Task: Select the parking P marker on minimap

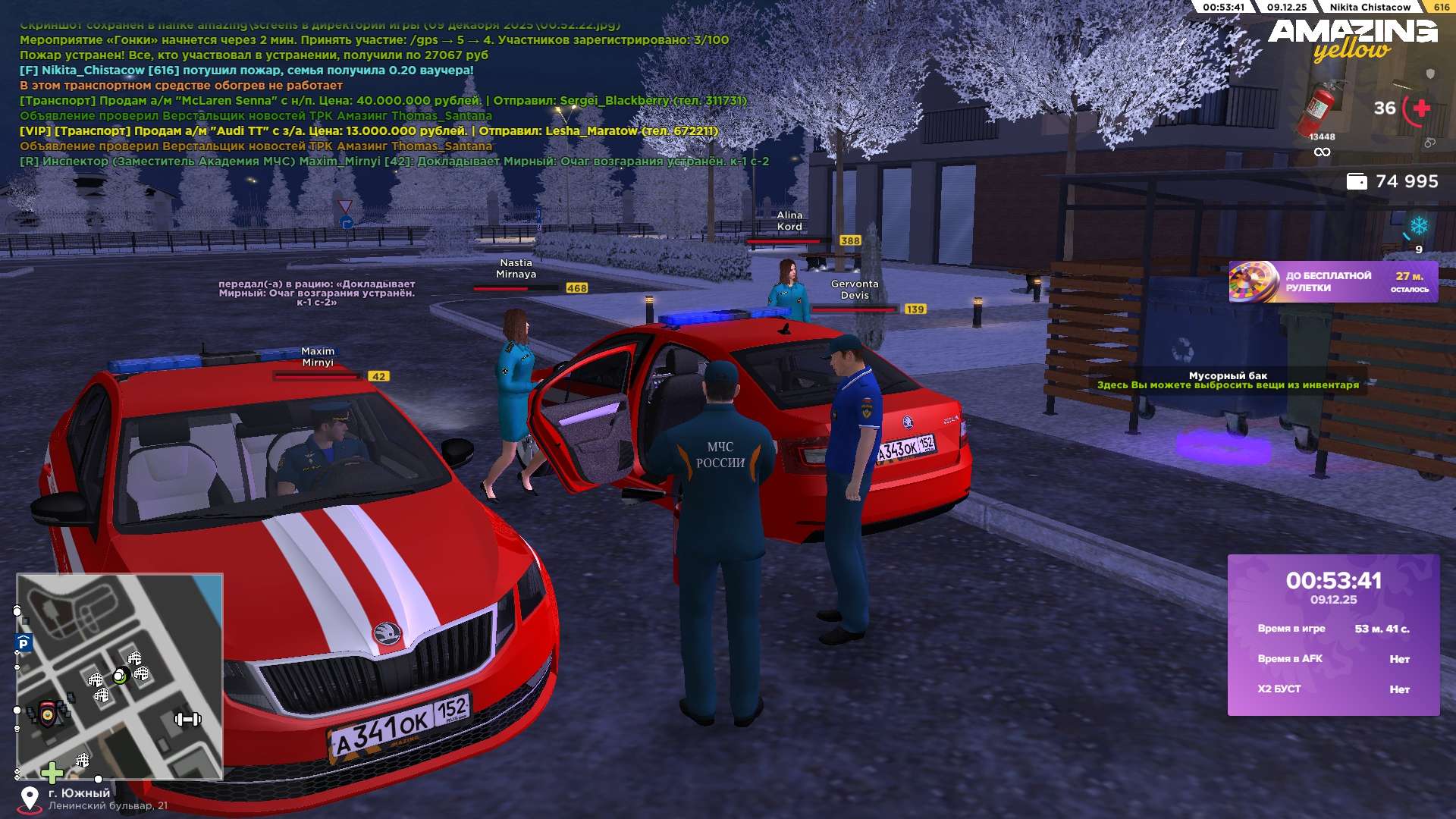Action: tap(24, 644)
